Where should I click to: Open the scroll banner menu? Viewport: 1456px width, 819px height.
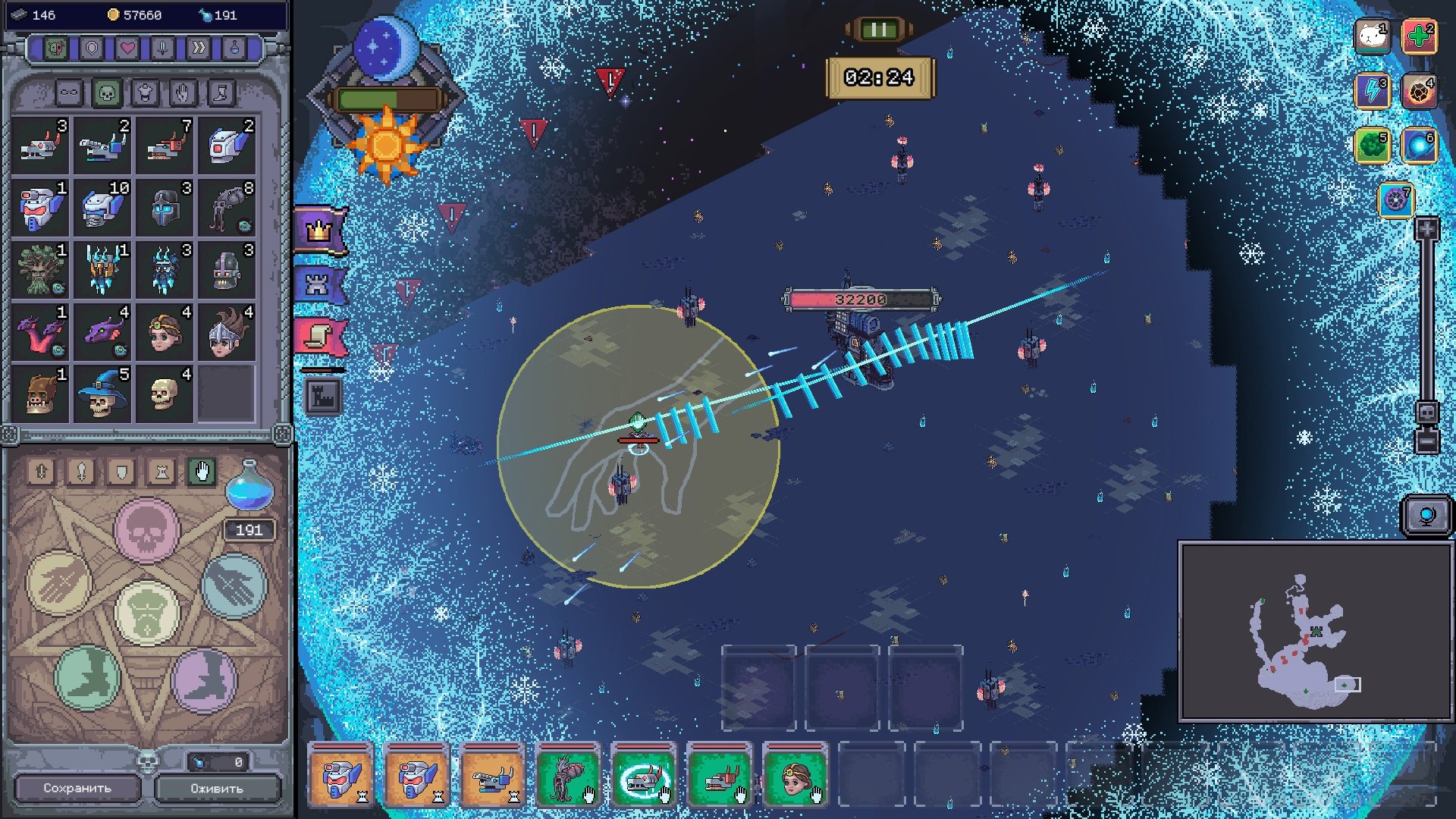click(x=320, y=337)
